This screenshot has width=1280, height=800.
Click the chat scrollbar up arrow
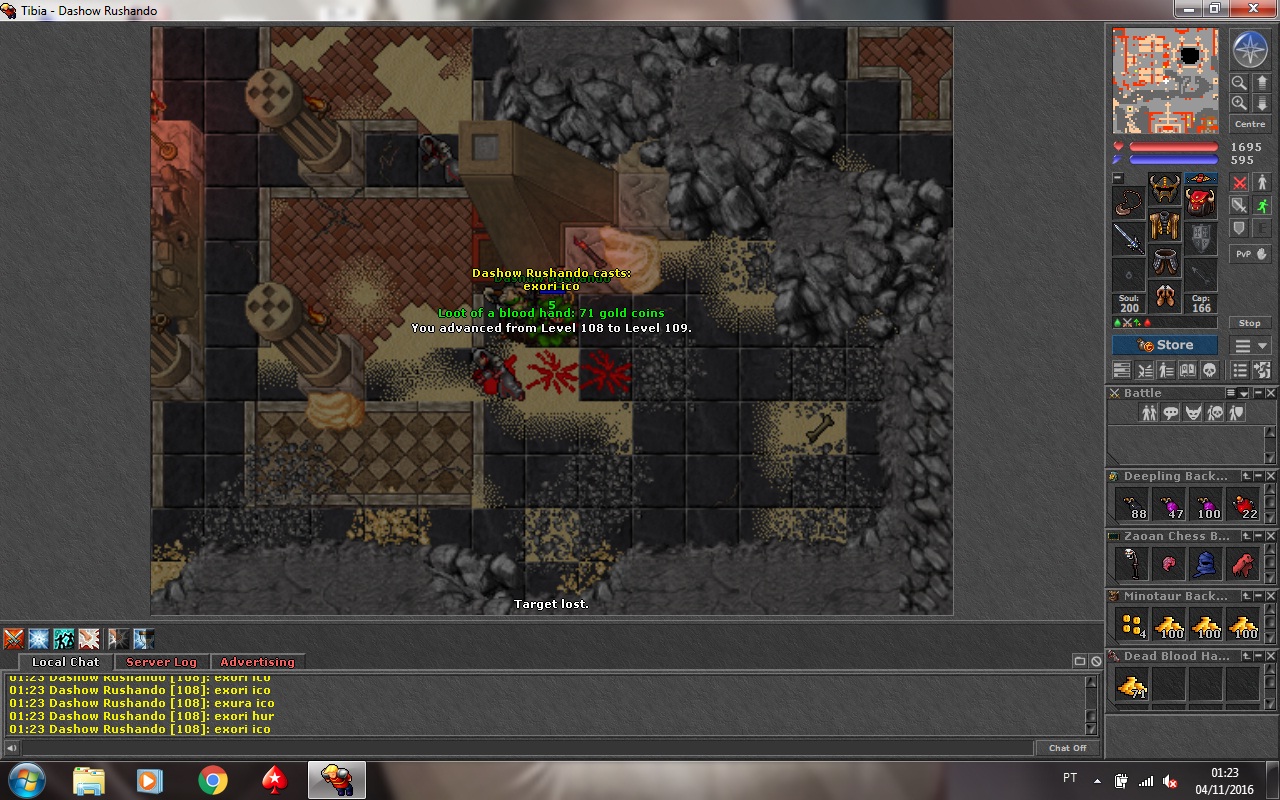tap(1089, 681)
